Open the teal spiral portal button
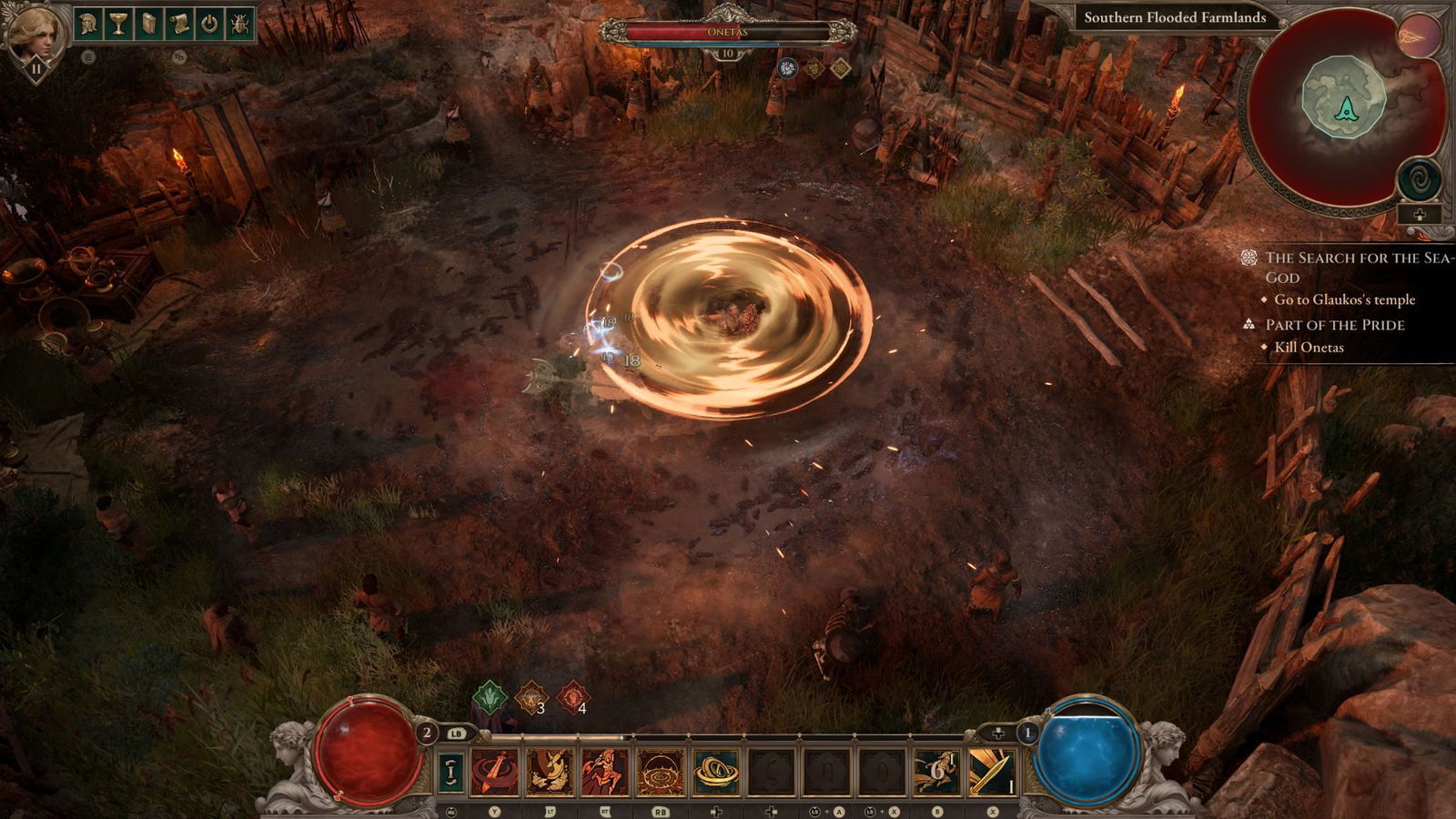This screenshot has width=1456, height=819. pos(1419,179)
